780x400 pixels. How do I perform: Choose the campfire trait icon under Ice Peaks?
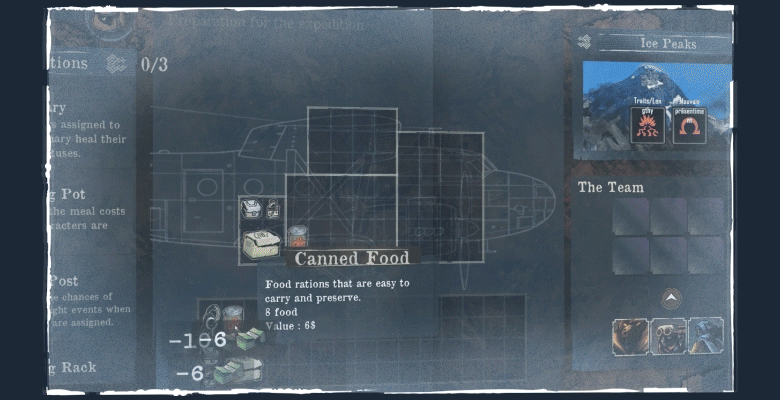[646, 125]
